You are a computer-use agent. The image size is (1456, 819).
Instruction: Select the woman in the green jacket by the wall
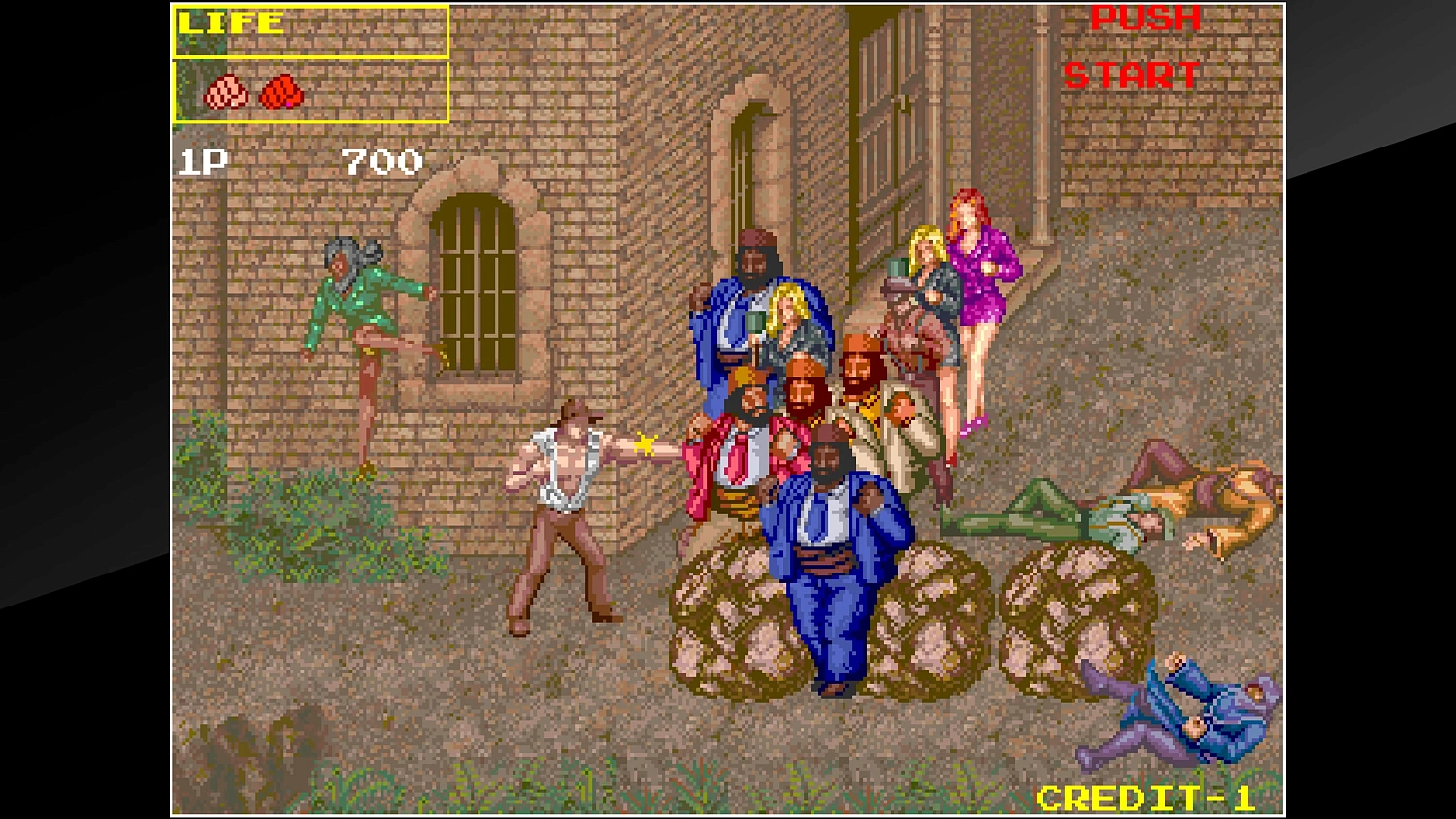click(x=354, y=301)
